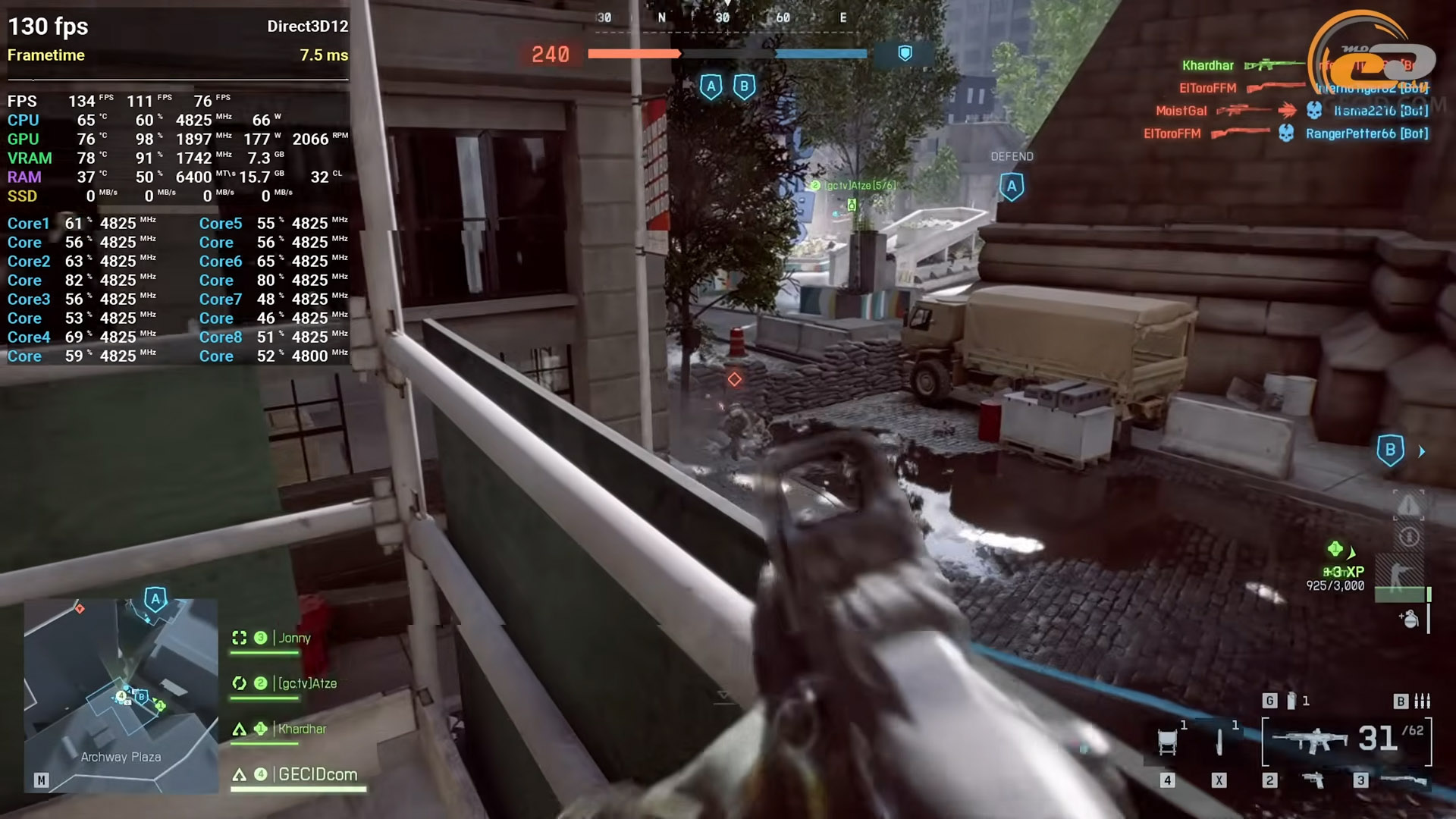This screenshot has height=819, width=1456.
Task: Click objective A marker on the minimap
Action: 155,599
